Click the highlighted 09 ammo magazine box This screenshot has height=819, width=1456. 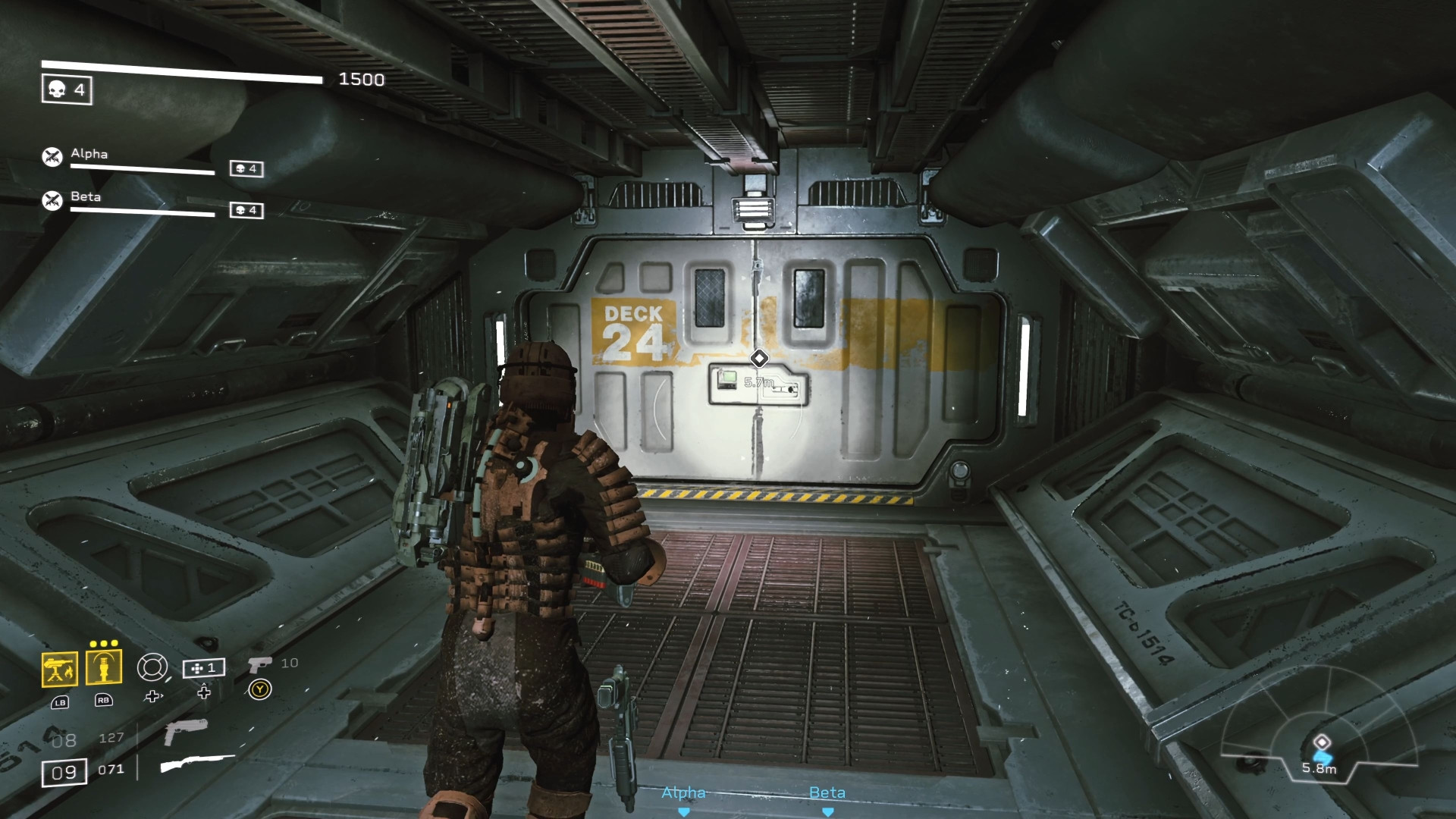coord(64,770)
